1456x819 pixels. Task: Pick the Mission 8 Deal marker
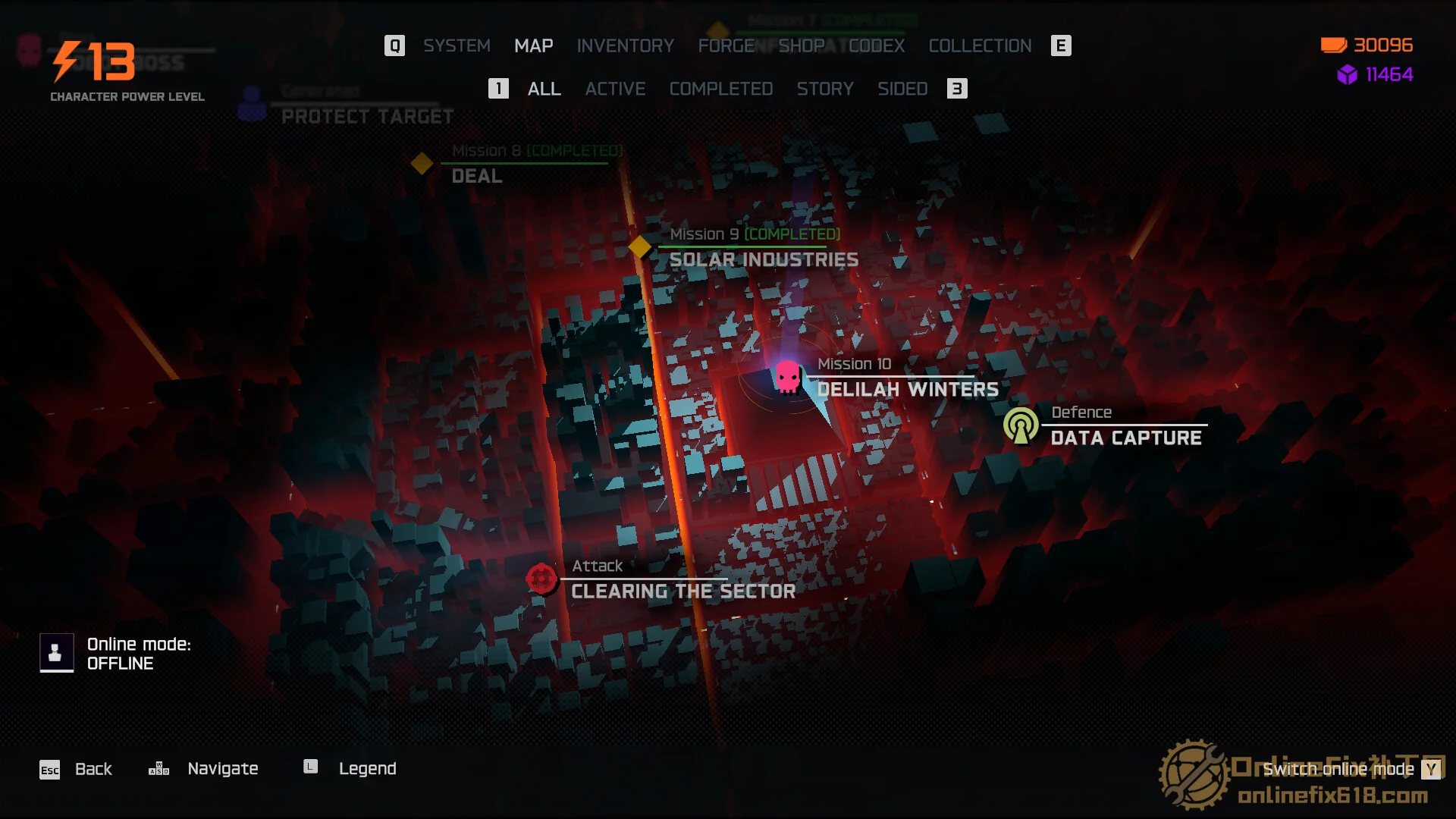pos(422,163)
